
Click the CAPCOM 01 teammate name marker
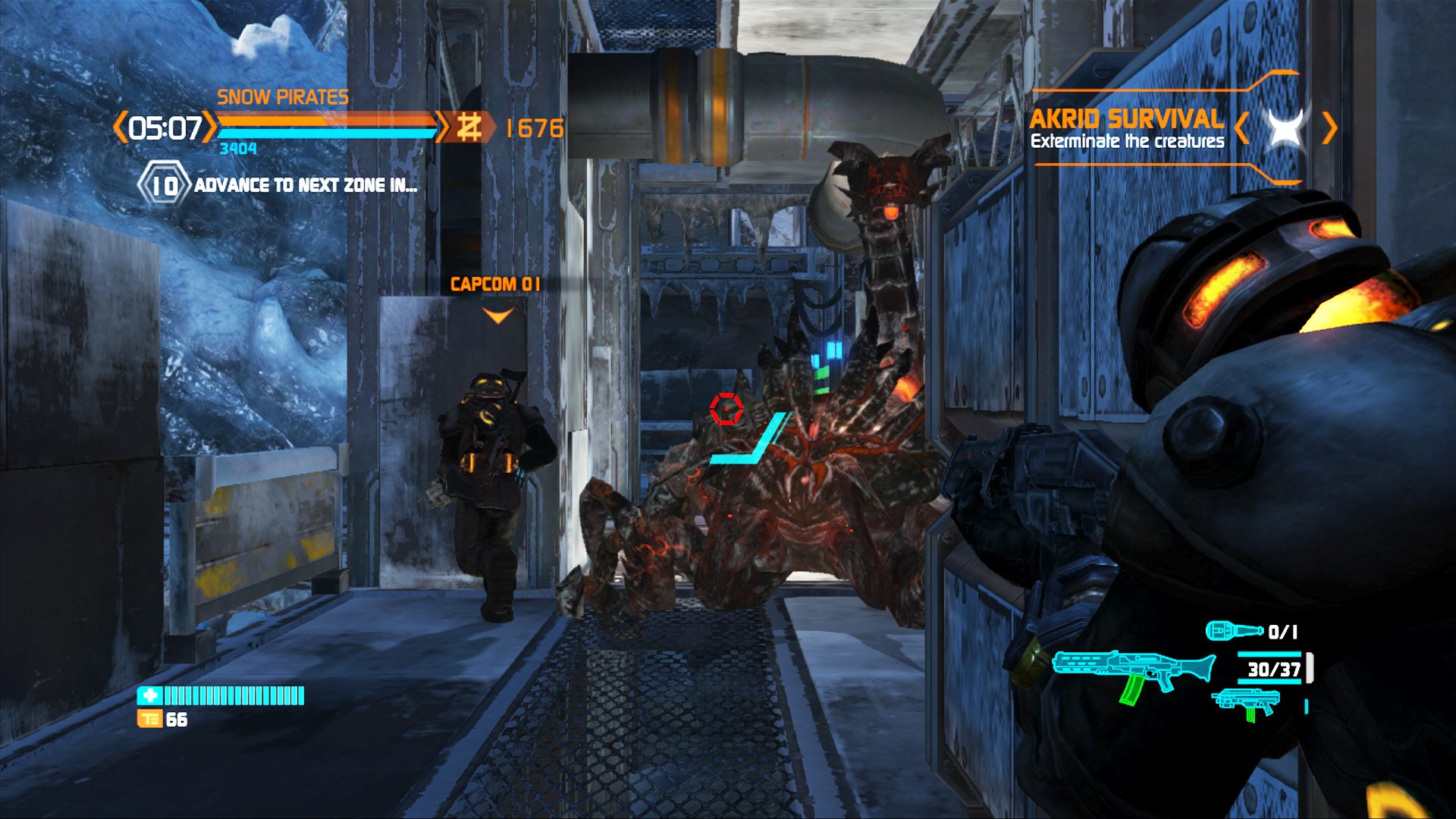[x=495, y=284]
